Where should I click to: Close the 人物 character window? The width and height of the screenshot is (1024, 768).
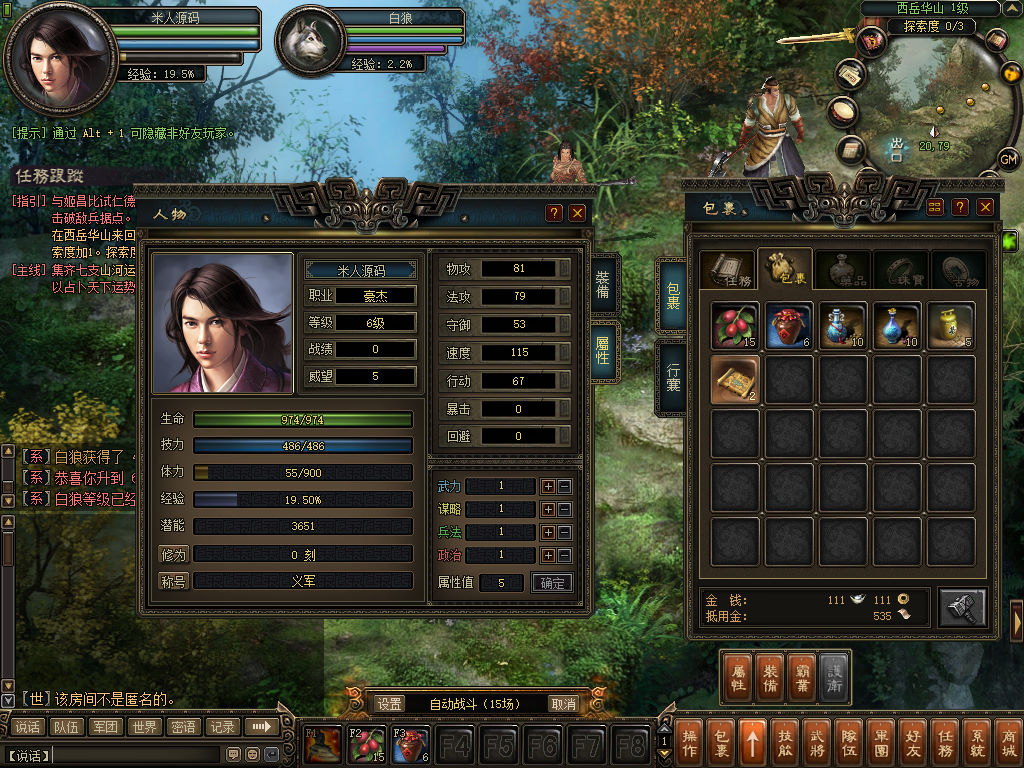pos(577,213)
